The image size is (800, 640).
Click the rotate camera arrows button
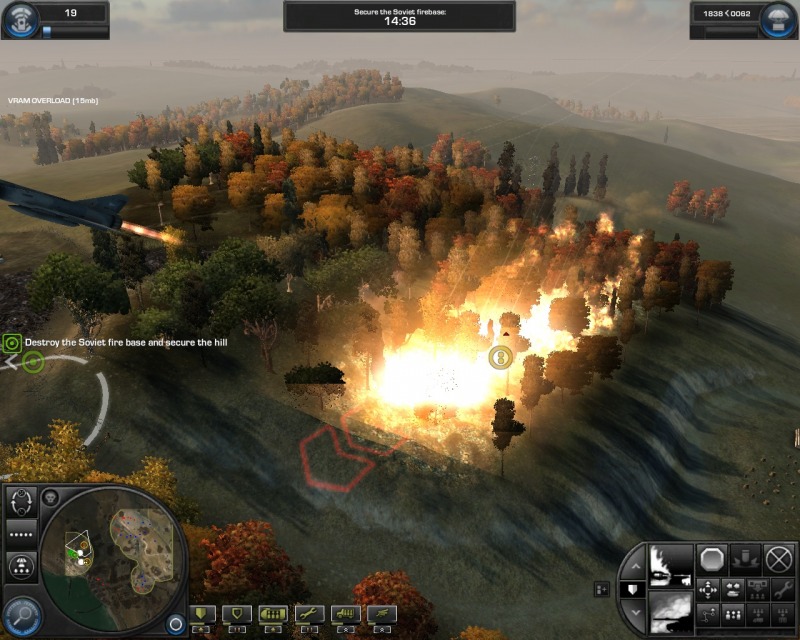(22, 504)
